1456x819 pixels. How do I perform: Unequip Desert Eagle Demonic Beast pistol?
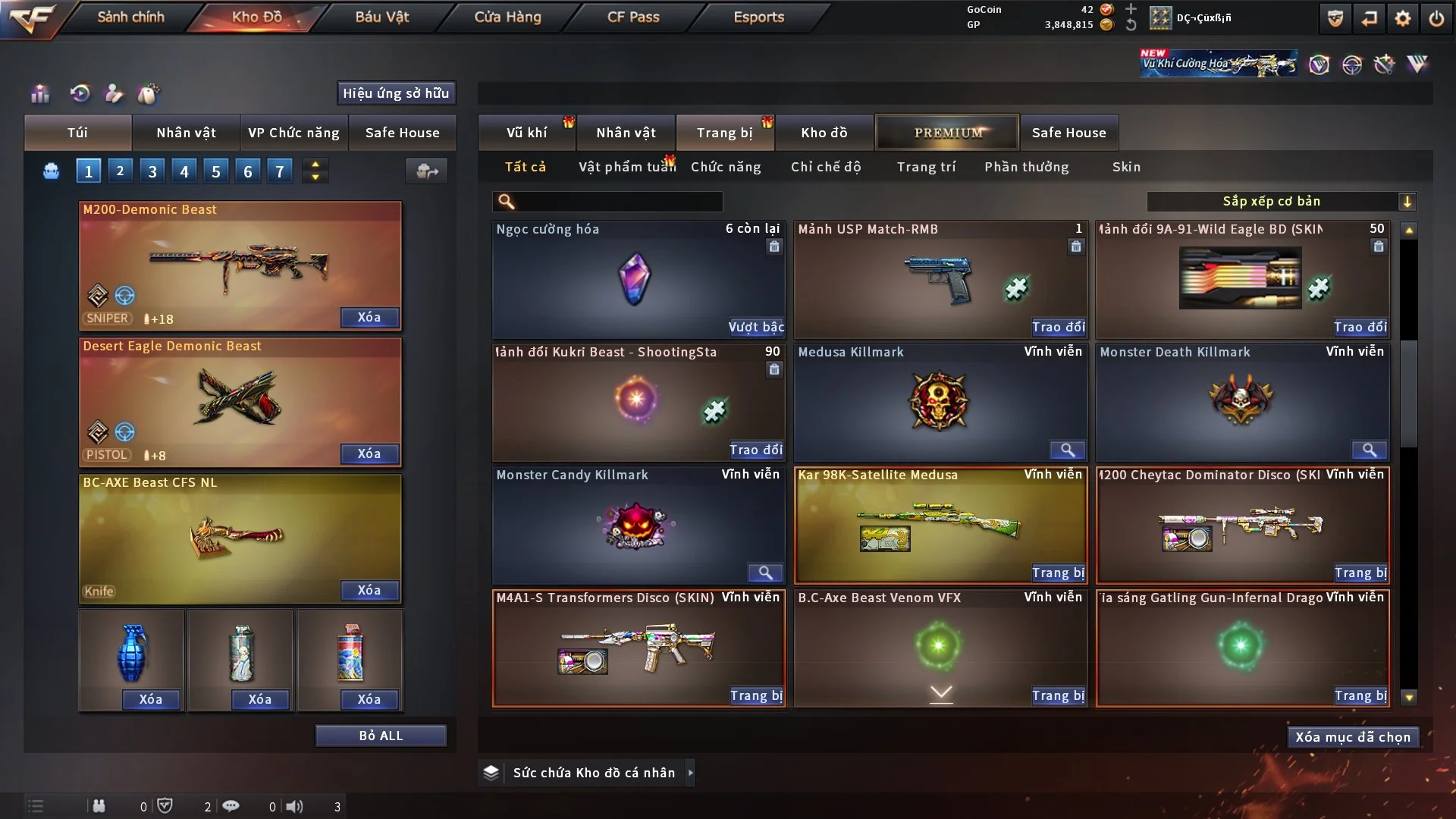(369, 453)
